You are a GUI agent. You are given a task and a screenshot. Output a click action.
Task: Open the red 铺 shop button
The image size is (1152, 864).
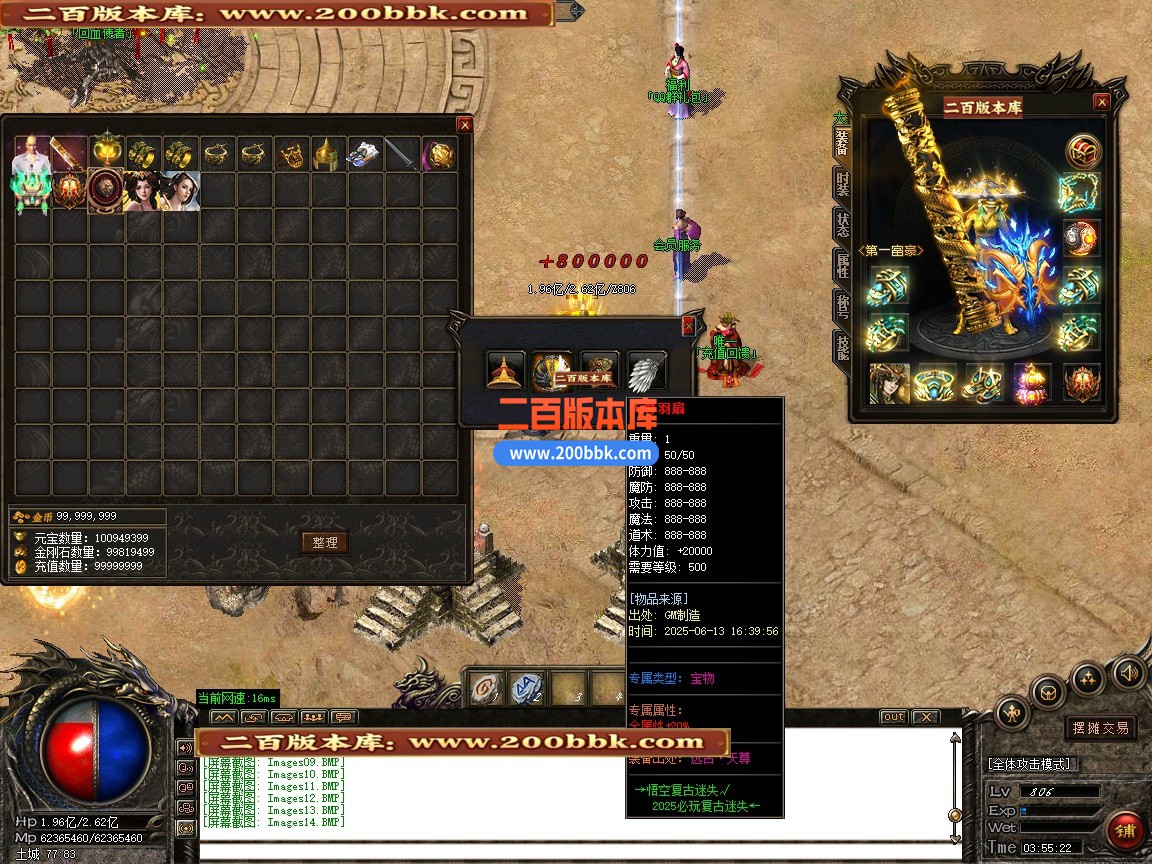pyautogui.click(x=1126, y=832)
